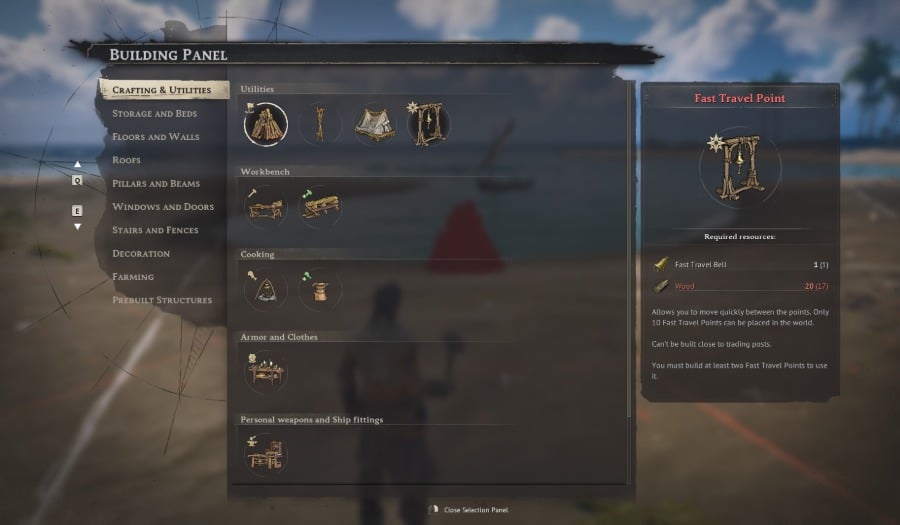Screen dimensions: 900x525
Task: Select the weapons and ship fittings forge
Action: [265, 455]
